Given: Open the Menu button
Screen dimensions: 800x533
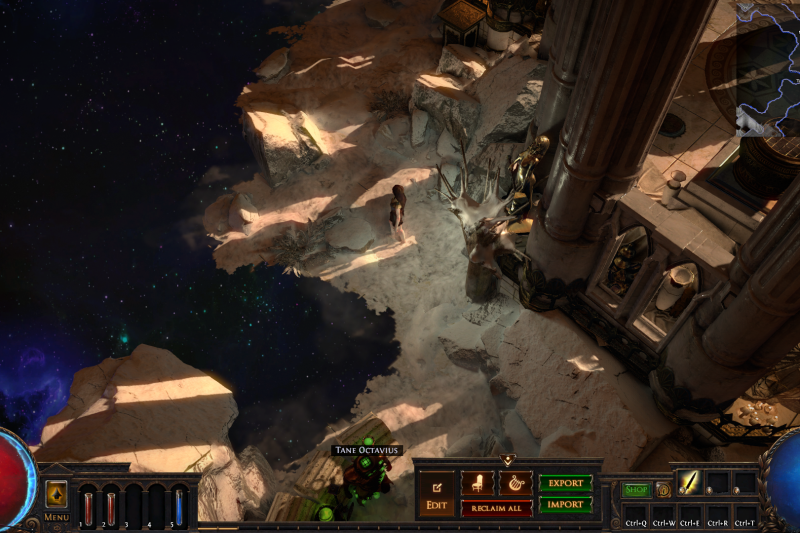Looking at the screenshot, I should click(56, 495).
